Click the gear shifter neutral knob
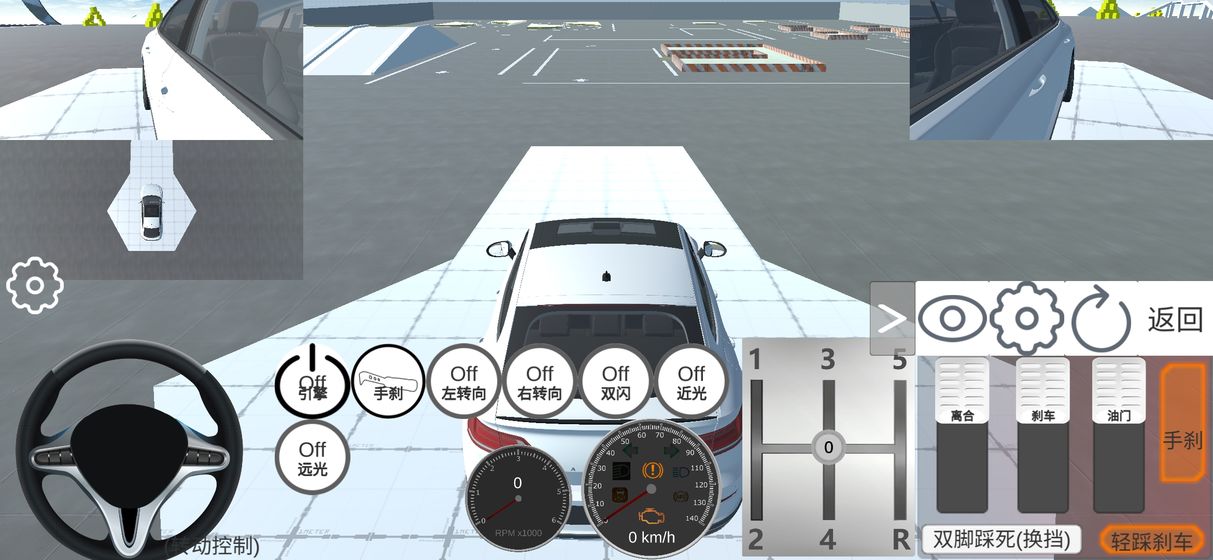1213x560 pixels. click(828, 447)
